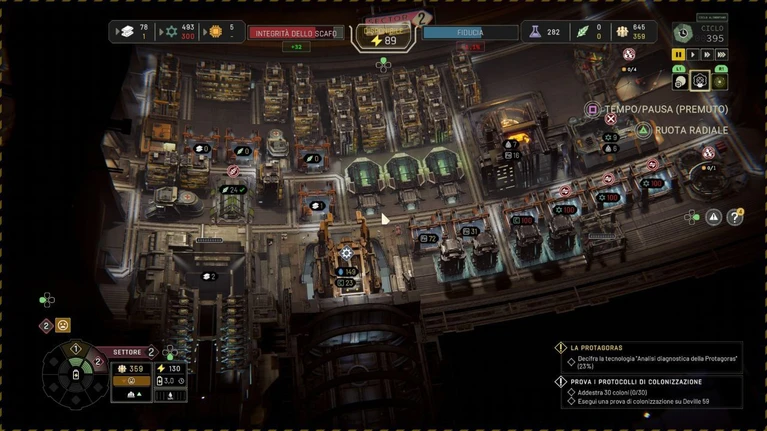Select the skull icon in the top-right panel
This screenshot has width=767, height=431.
(x=679, y=81)
